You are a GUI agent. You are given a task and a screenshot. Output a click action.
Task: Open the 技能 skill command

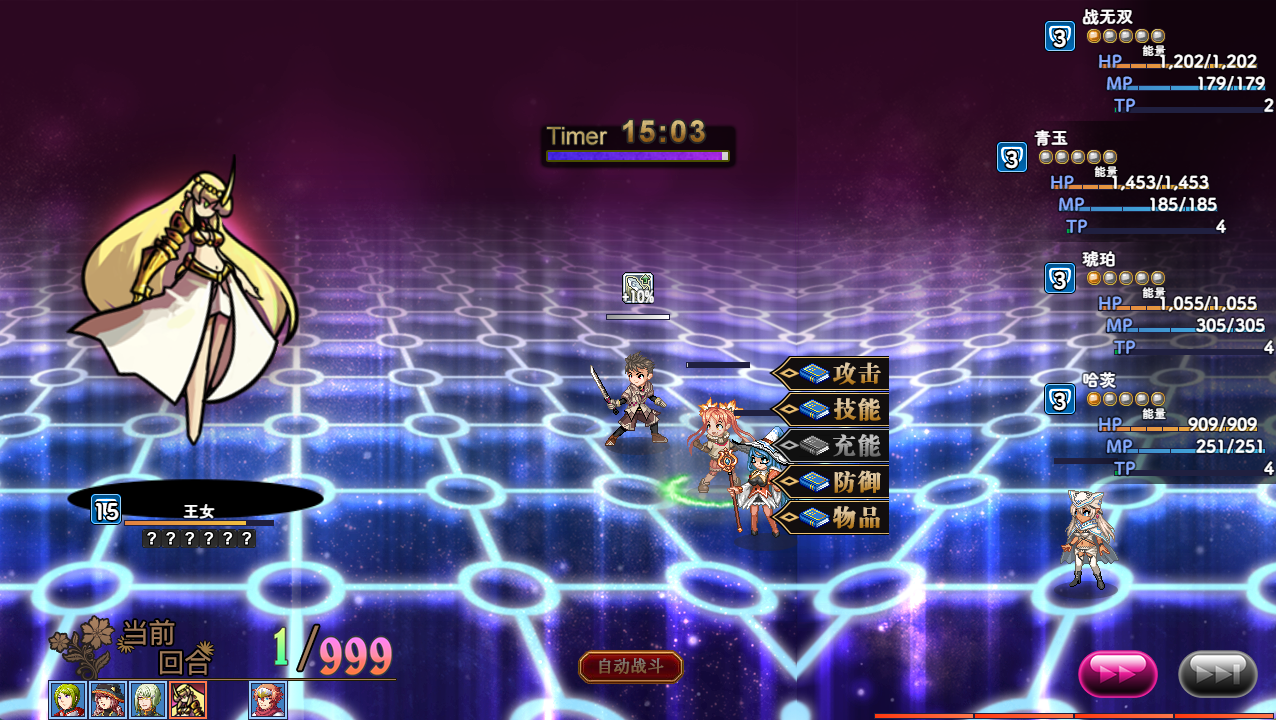pos(832,410)
